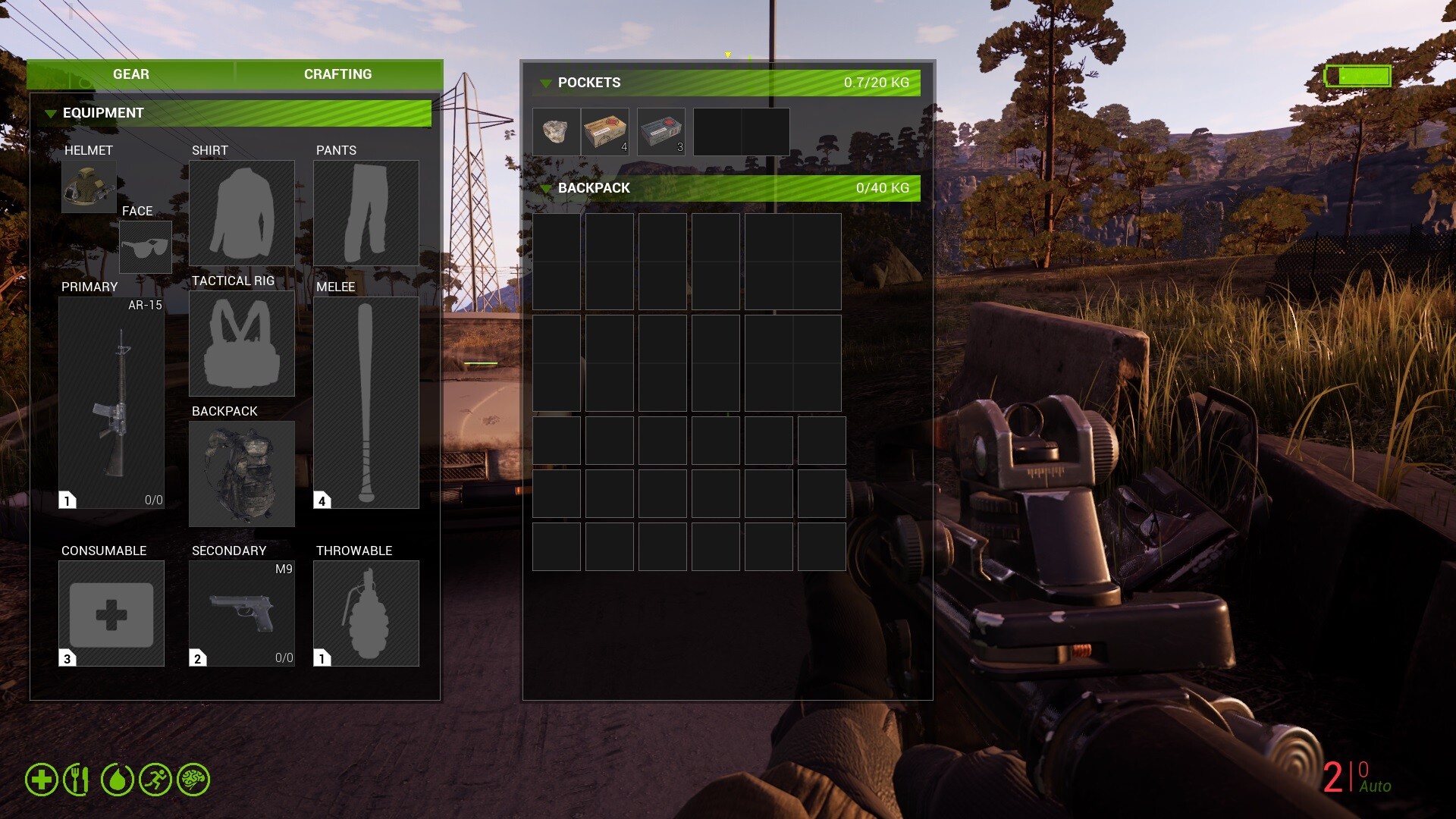Screen dimensions: 1456x819
Task: Switch to the Crafting tab
Action: tap(337, 74)
